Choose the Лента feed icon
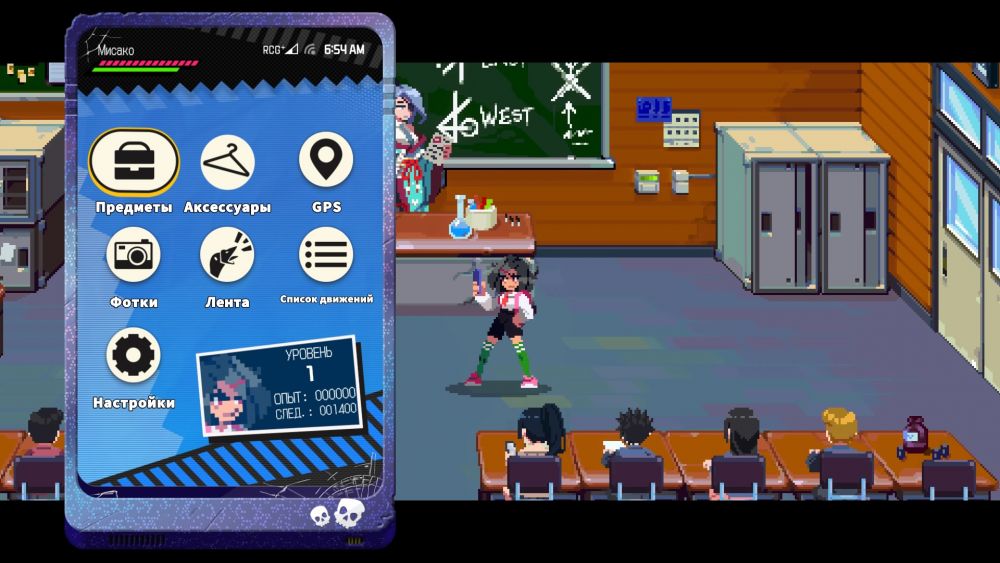 click(x=227, y=255)
